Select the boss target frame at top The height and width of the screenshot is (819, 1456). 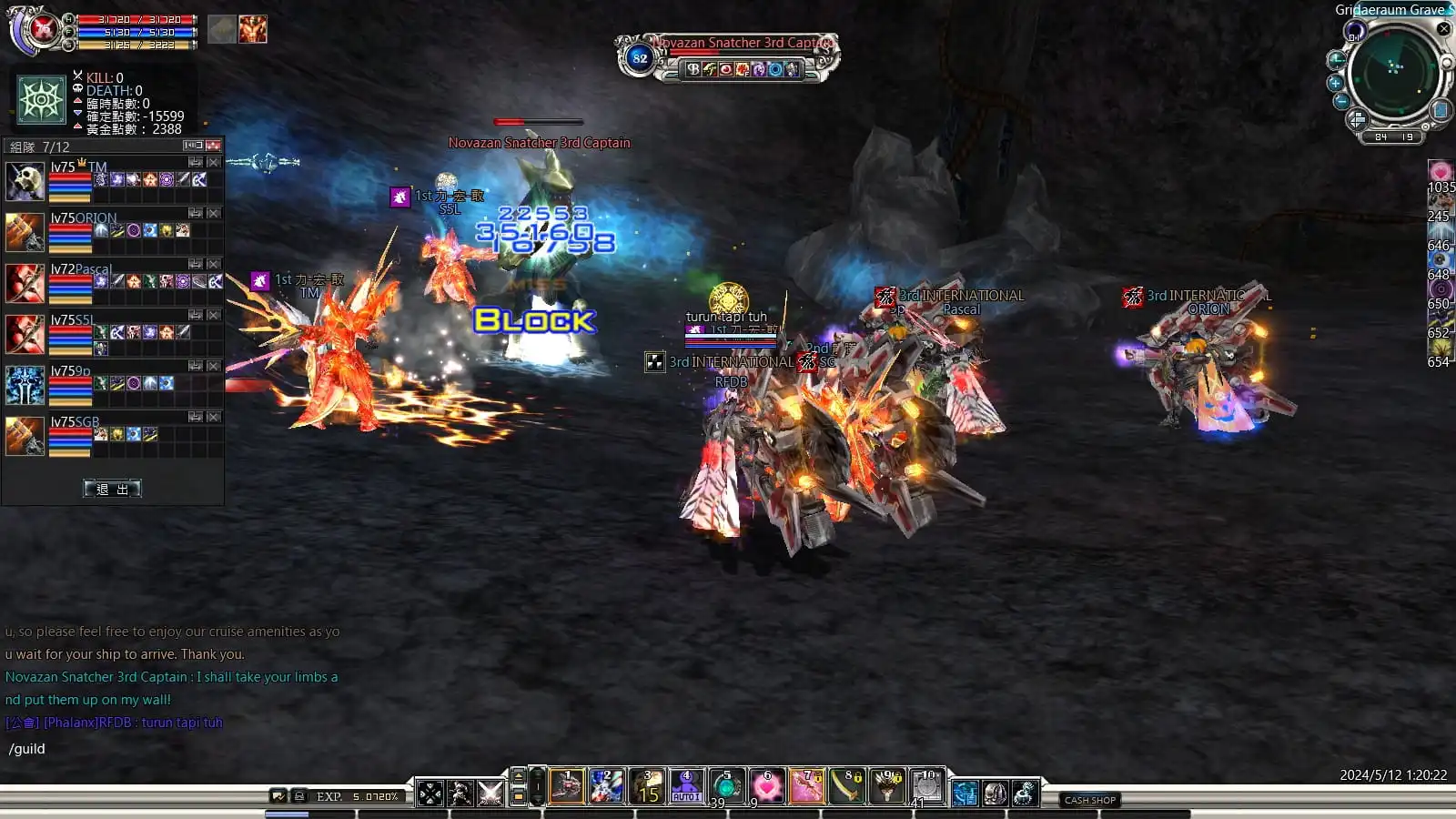point(727,56)
